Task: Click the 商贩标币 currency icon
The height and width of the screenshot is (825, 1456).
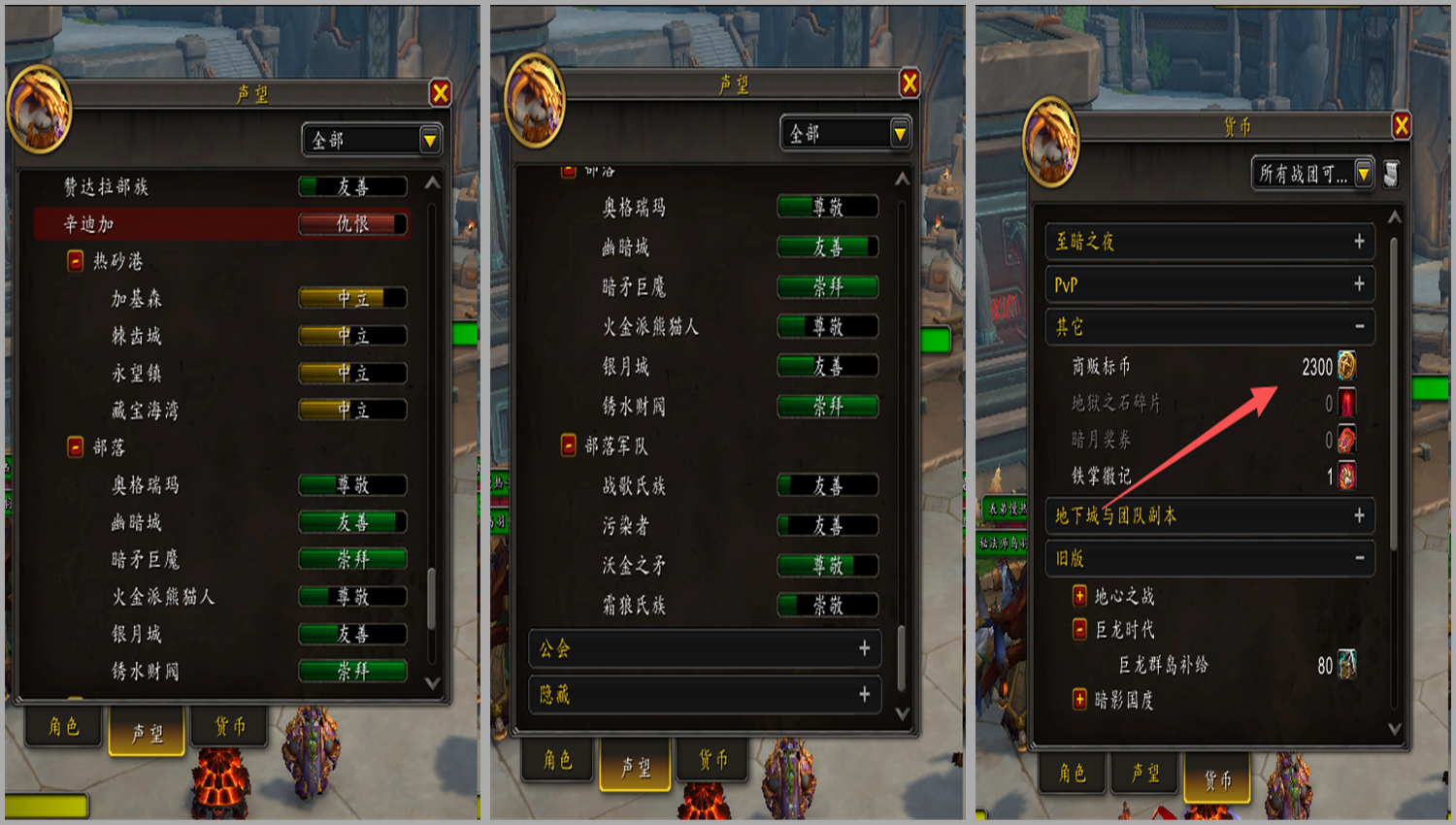Action: tap(1347, 366)
